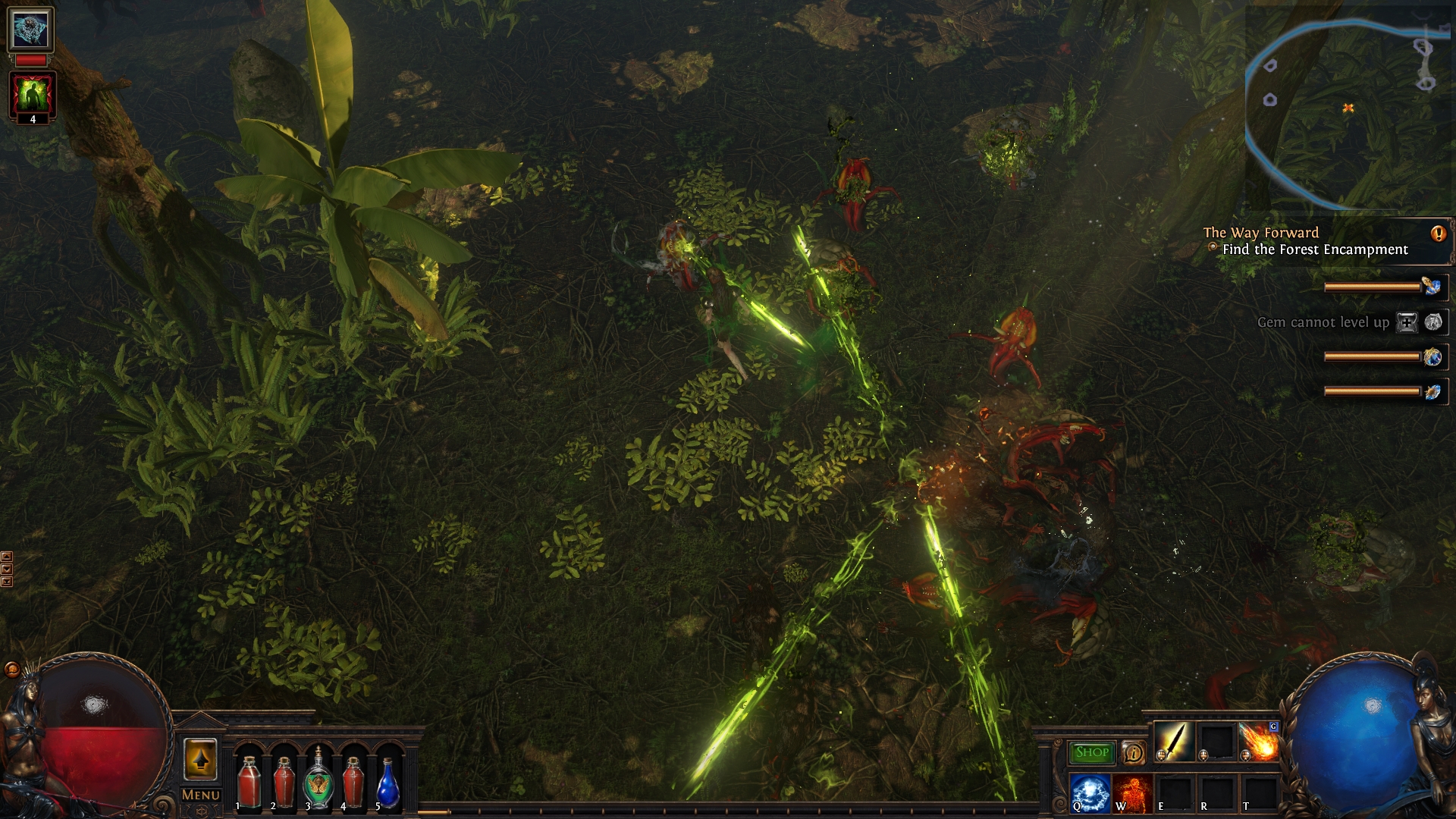
Task: Open the green Shop button
Action: click(x=1091, y=752)
